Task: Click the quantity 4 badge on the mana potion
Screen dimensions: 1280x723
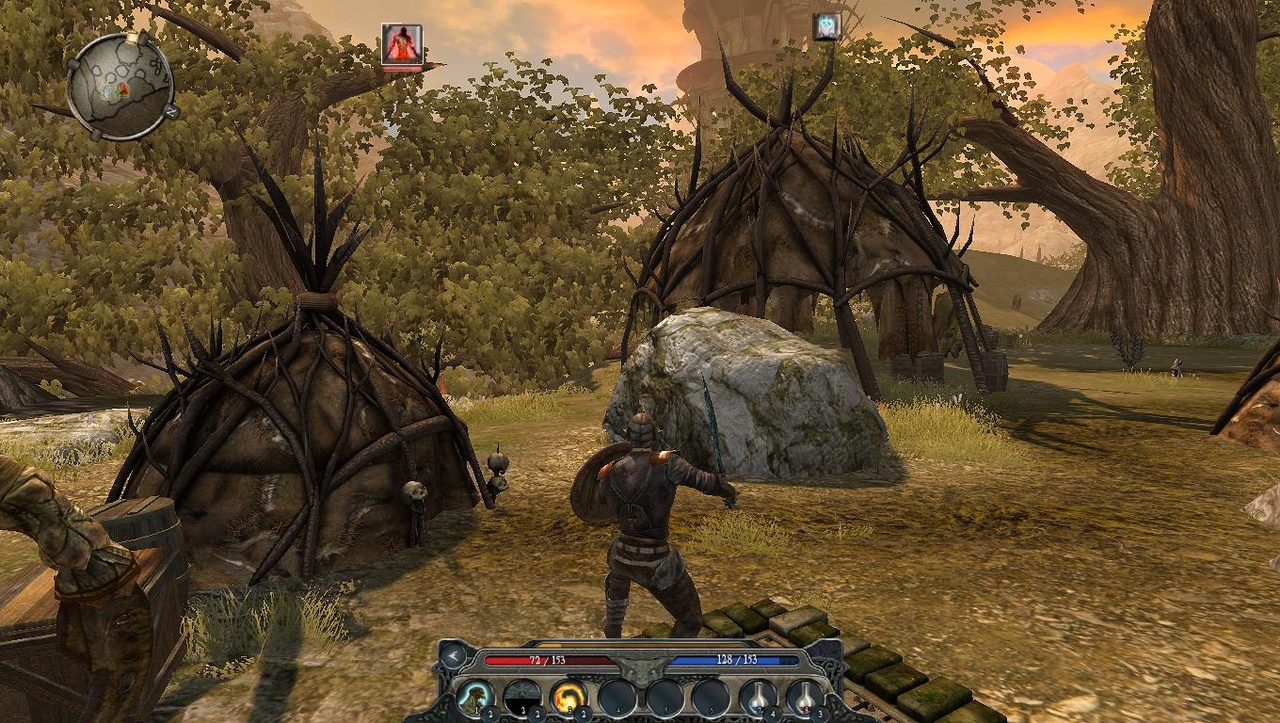Action: 773,713
